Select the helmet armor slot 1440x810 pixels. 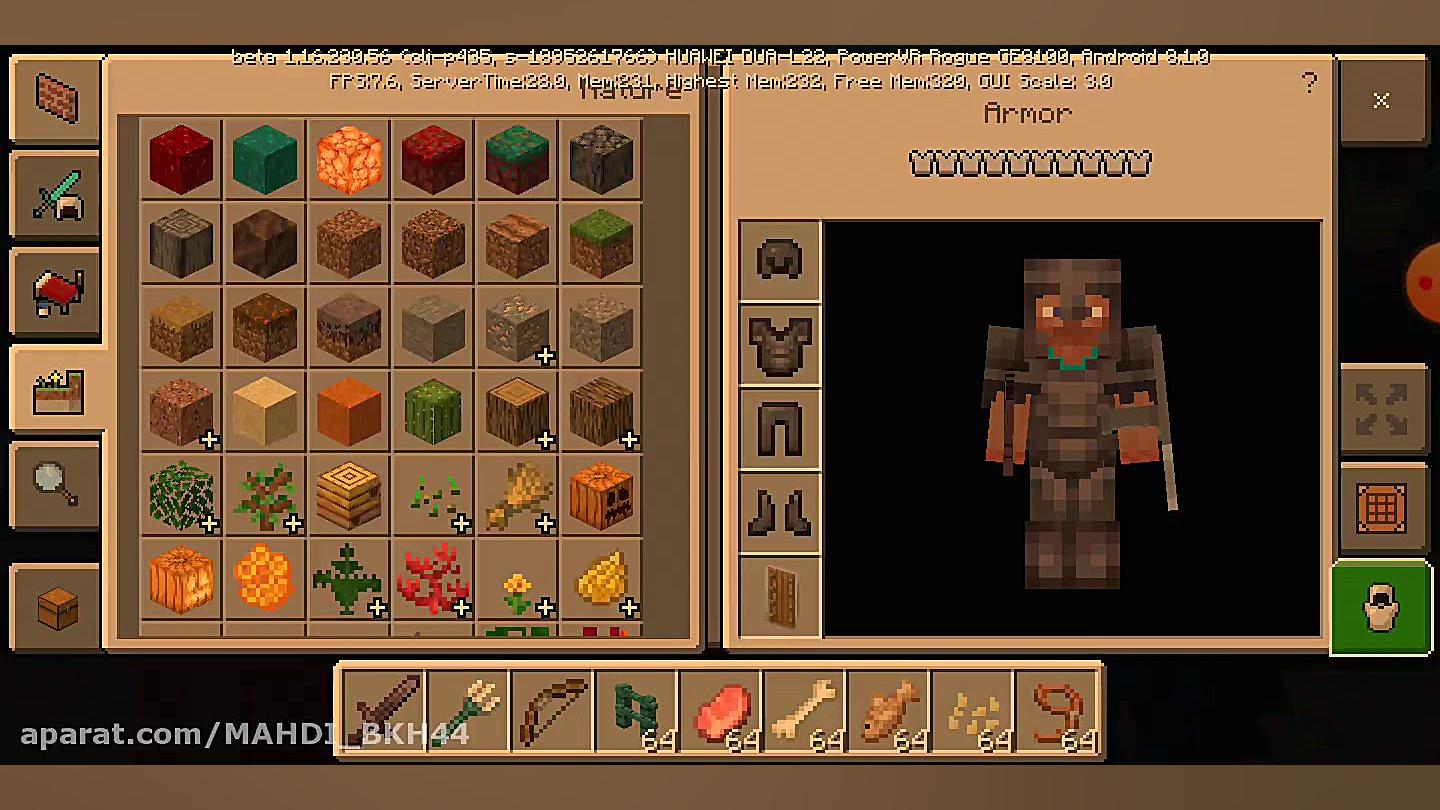click(x=779, y=261)
